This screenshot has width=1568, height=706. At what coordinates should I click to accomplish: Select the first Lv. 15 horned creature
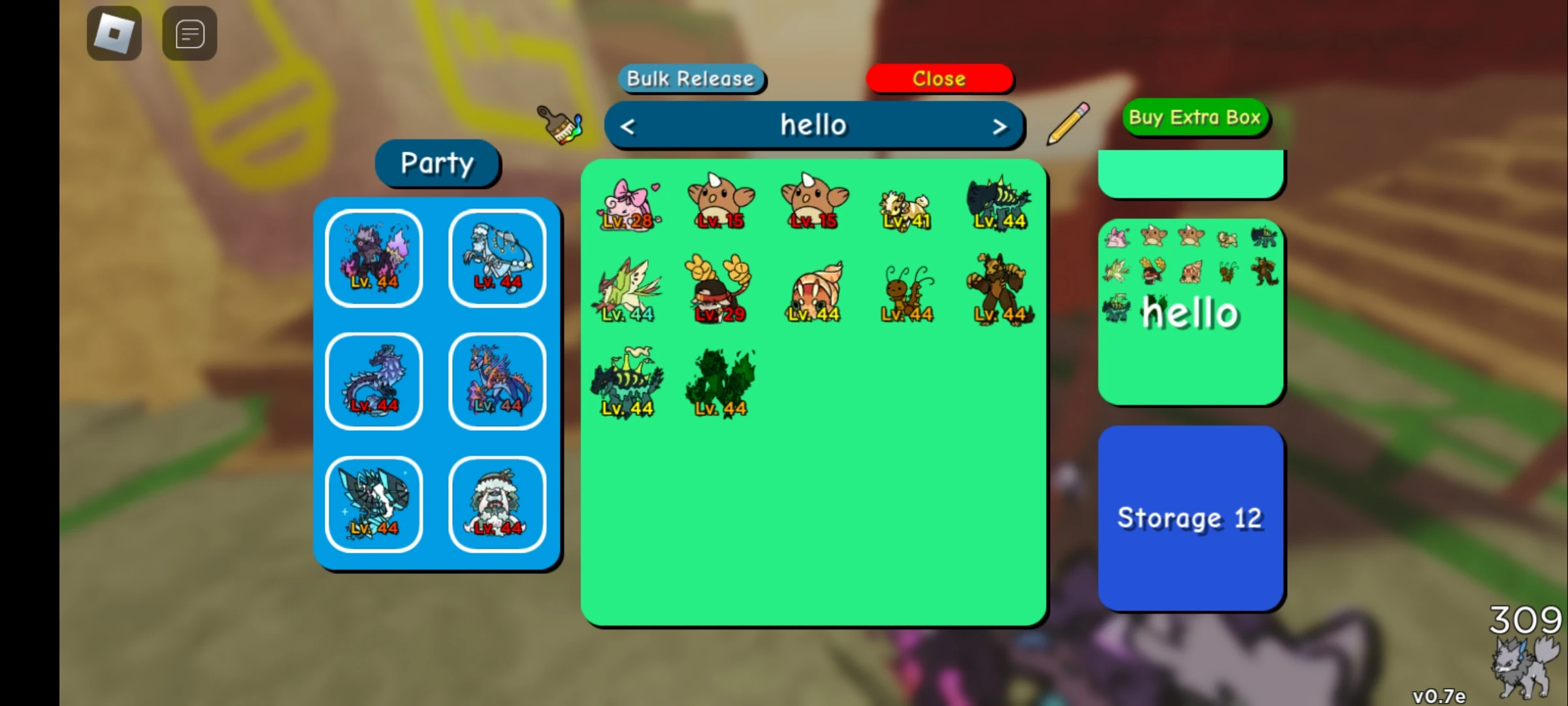719,203
